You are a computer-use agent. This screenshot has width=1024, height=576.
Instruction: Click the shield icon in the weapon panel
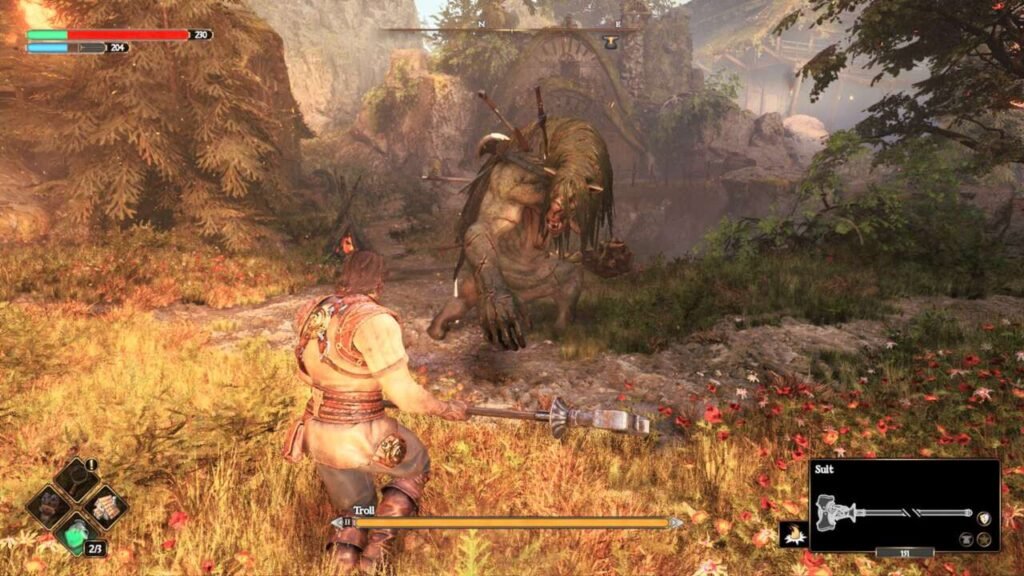[983, 517]
